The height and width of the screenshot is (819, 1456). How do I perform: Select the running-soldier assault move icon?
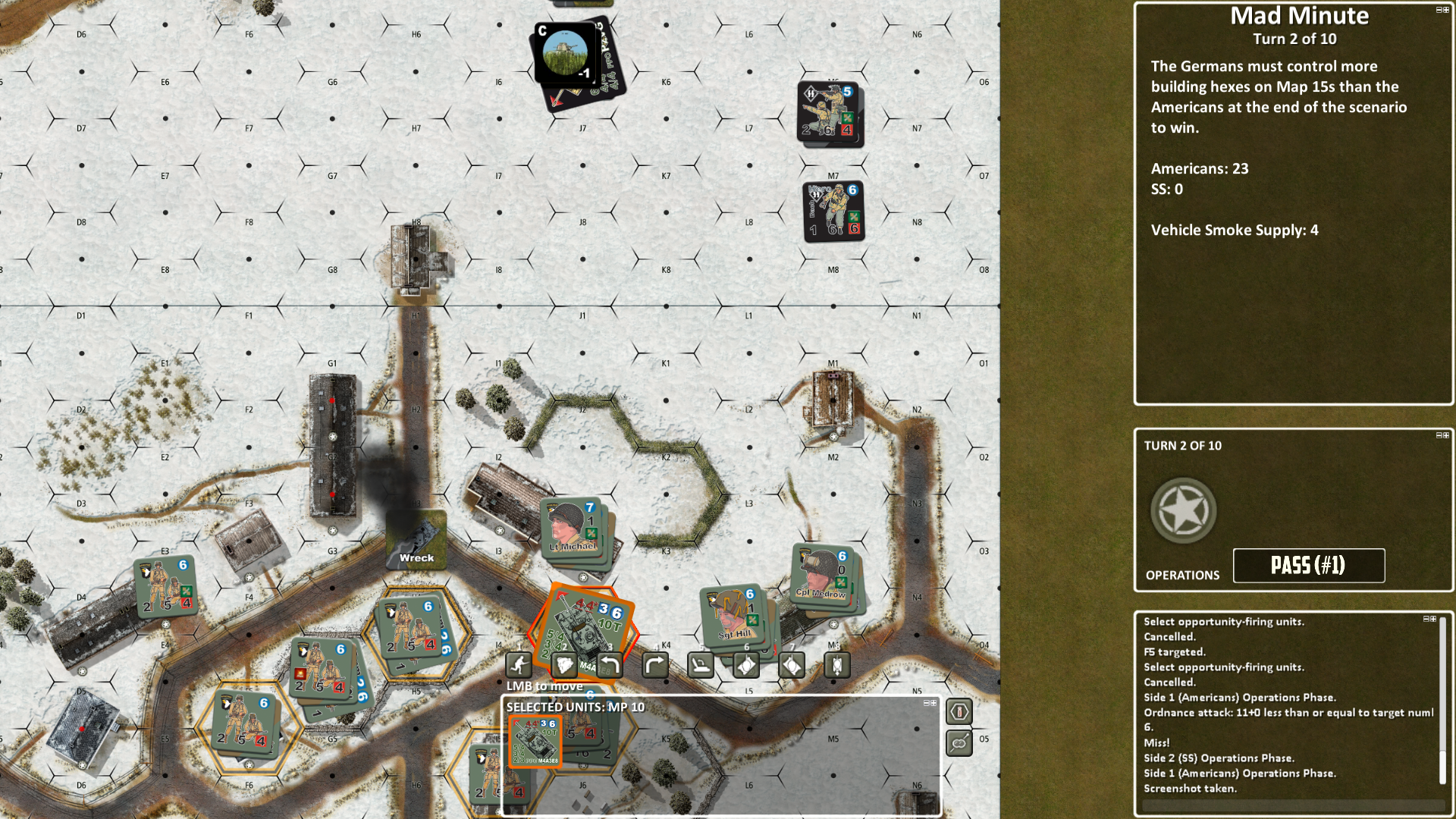pyautogui.click(x=519, y=666)
